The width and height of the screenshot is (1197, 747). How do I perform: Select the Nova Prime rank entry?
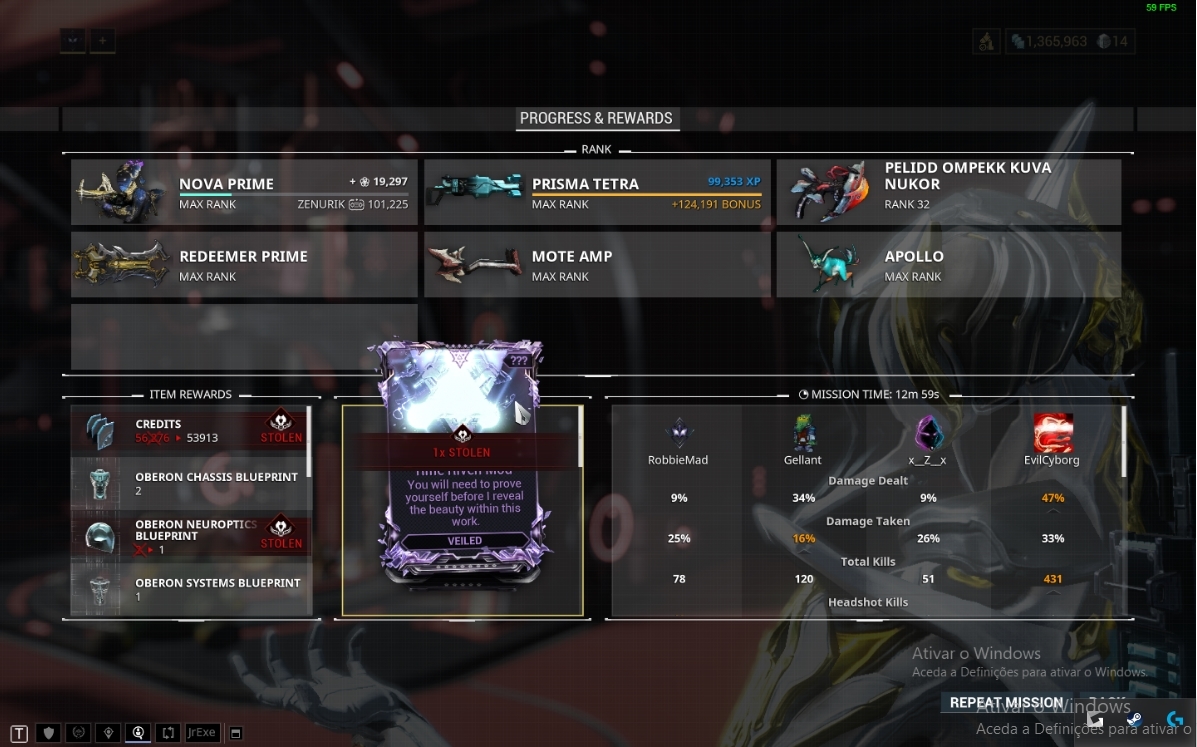(x=244, y=192)
